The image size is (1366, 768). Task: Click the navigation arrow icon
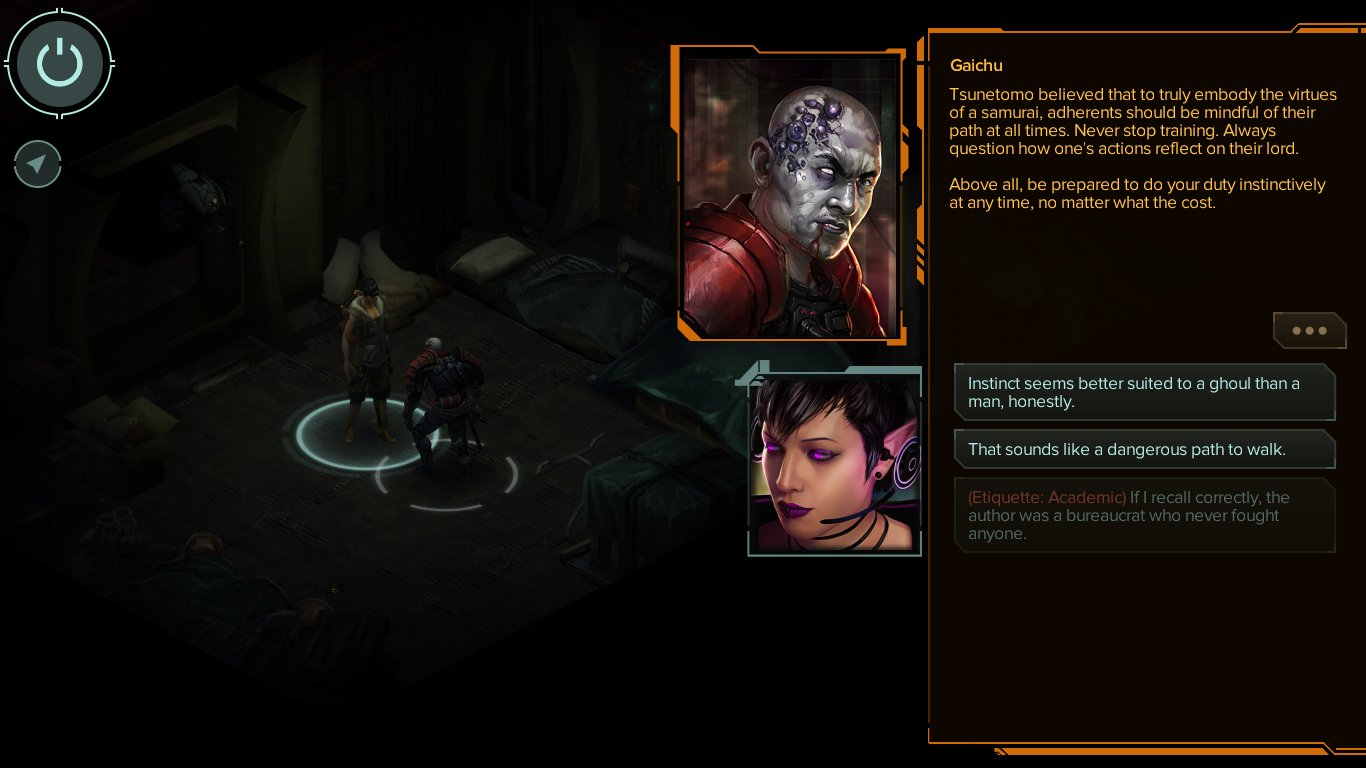tap(38, 164)
